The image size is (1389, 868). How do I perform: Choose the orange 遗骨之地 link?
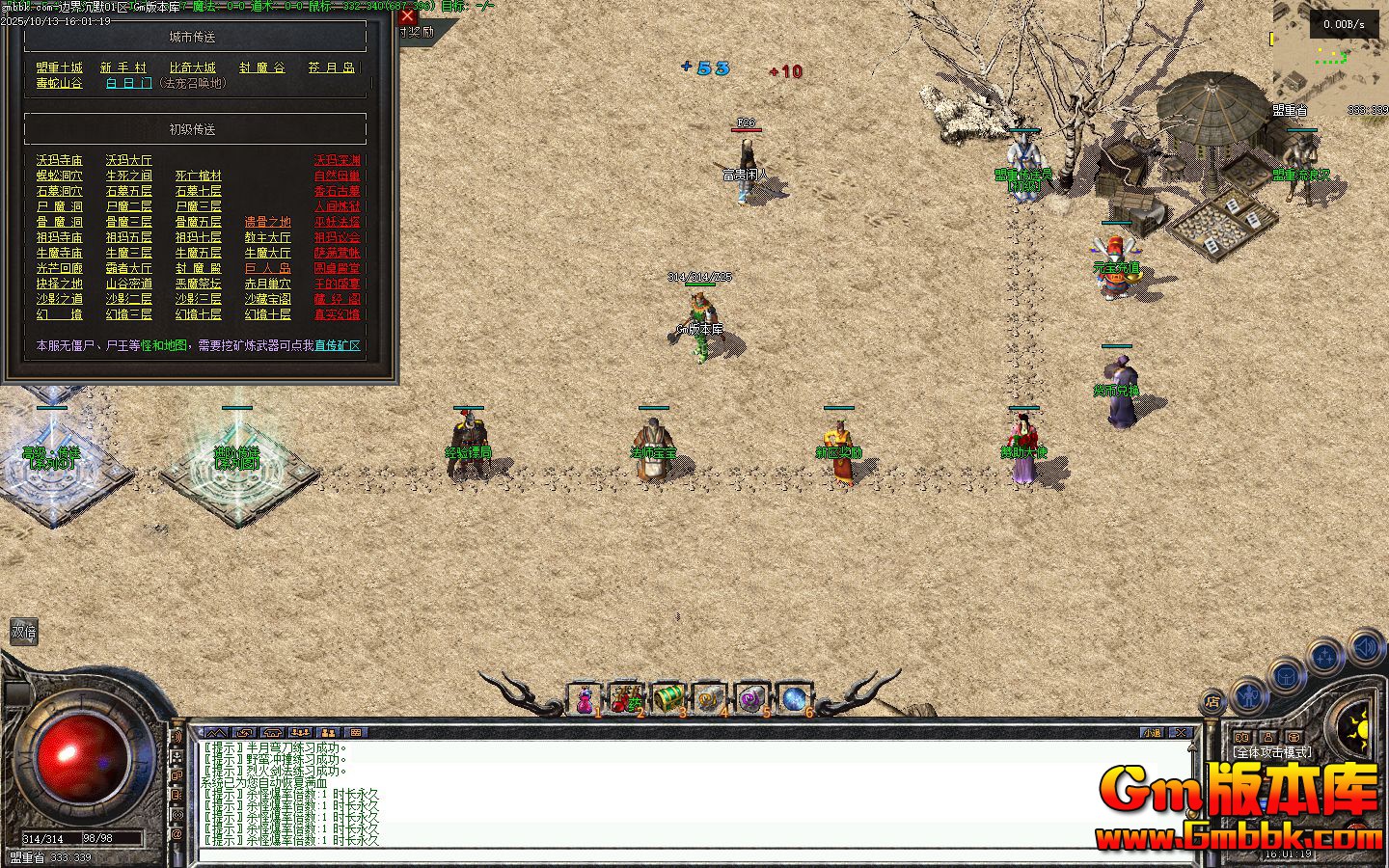(x=267, y=222)
